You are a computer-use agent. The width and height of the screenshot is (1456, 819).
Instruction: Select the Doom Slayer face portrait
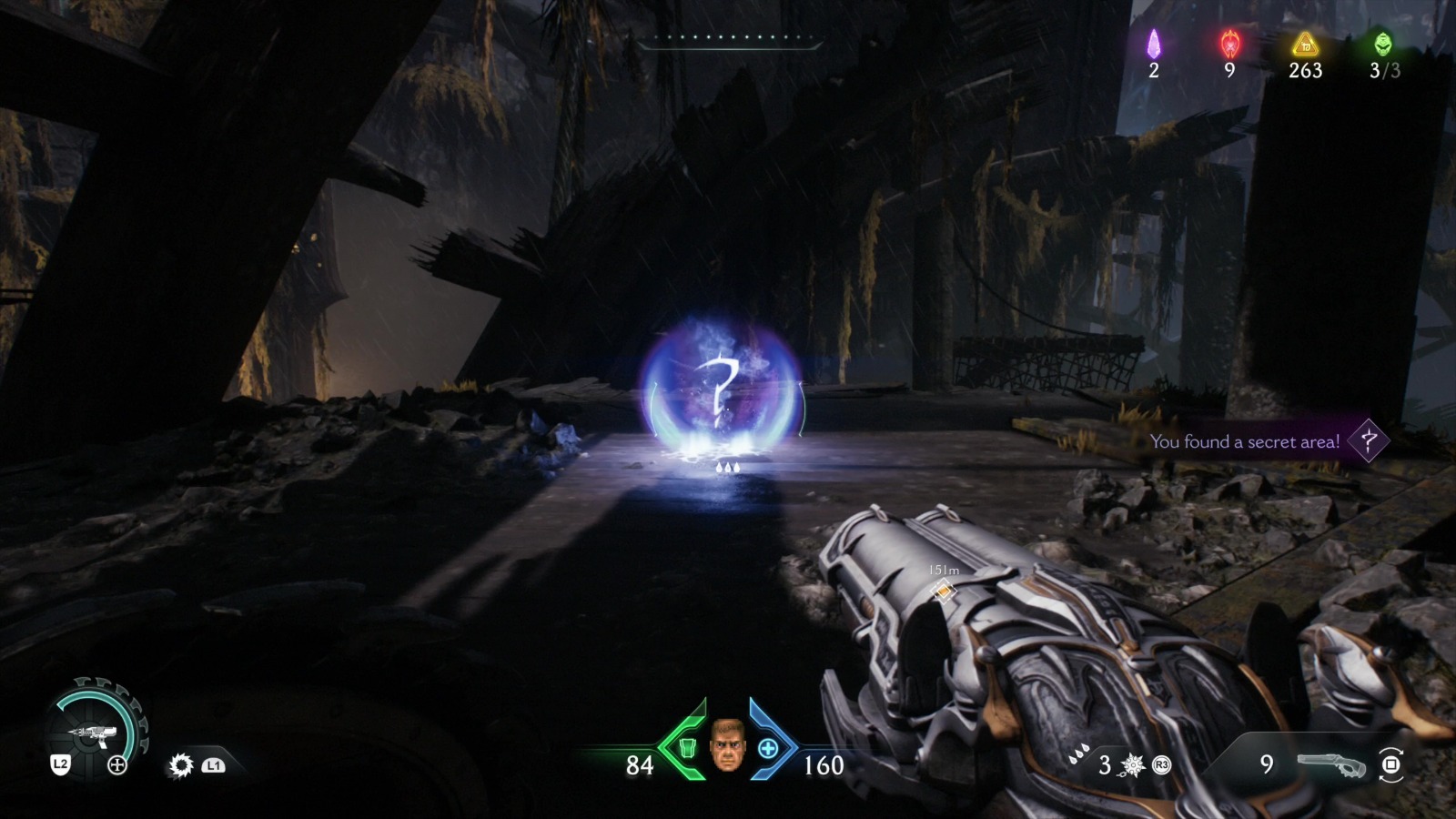click(x=726, y=745)
